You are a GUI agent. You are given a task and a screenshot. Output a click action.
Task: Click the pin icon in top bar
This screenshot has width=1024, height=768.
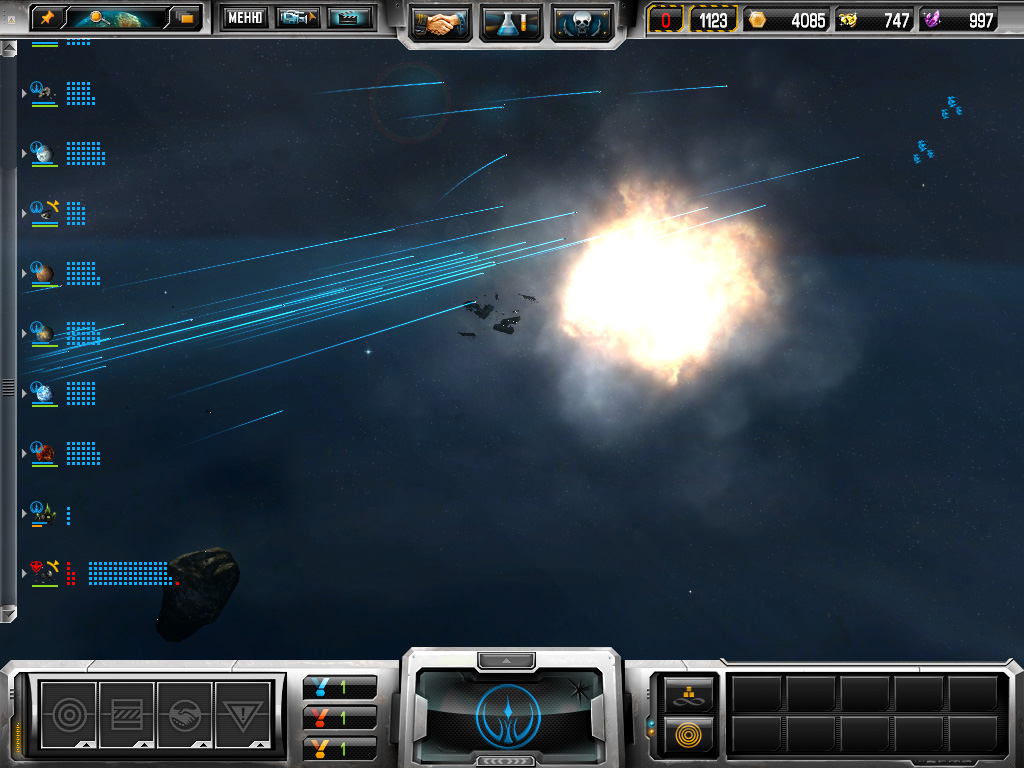pyautogui.click(x=47, y=17)
